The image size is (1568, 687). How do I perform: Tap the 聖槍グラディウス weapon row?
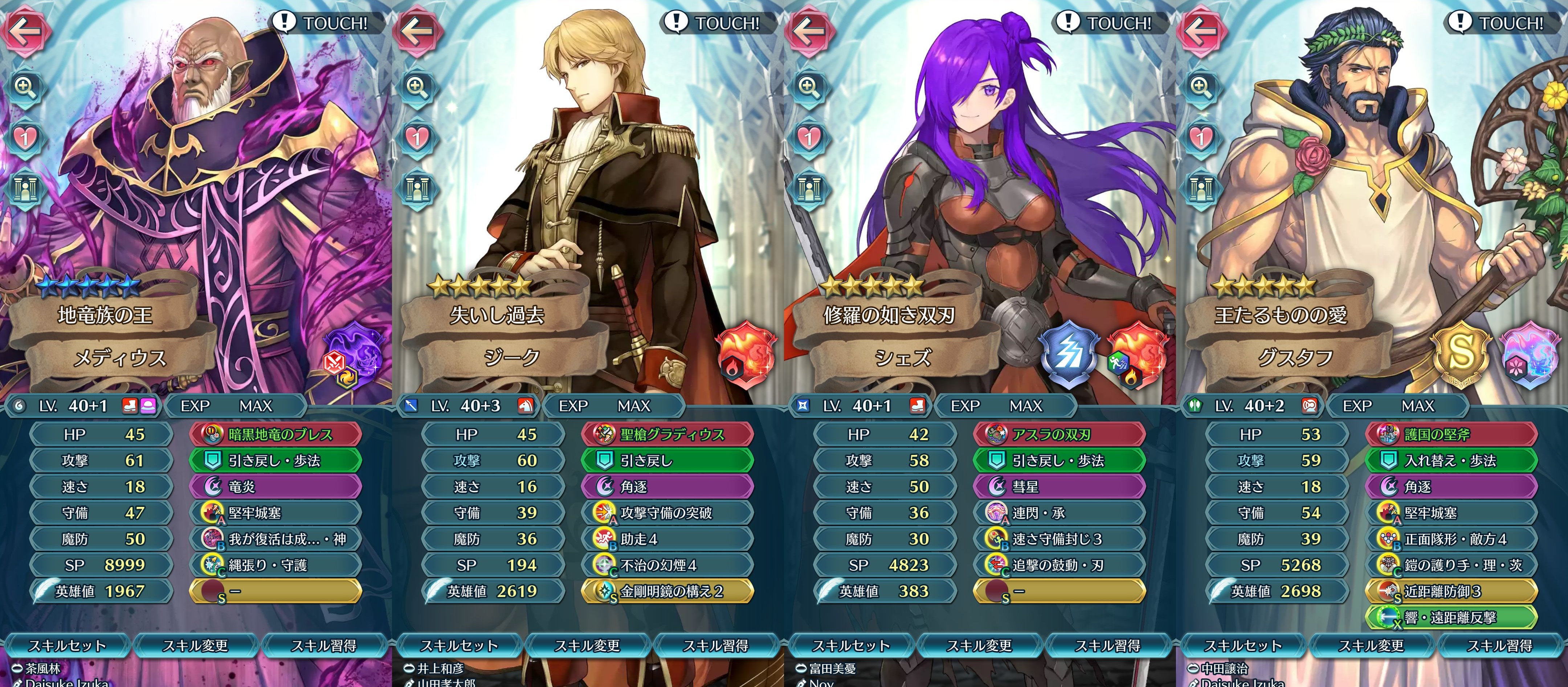pos(668,434)
